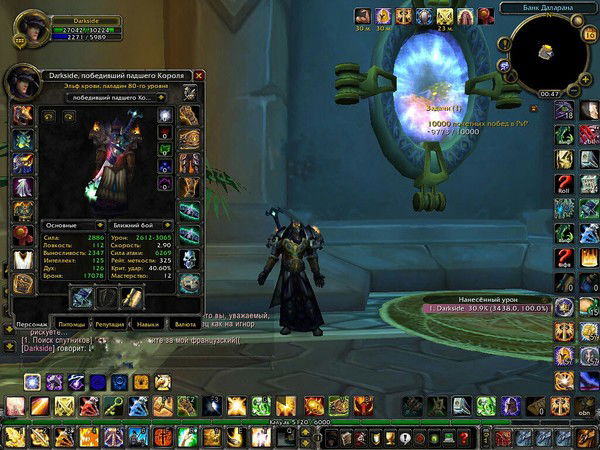Open the Валюта tab
Screen dimensions: 600x450
point(184,324)
